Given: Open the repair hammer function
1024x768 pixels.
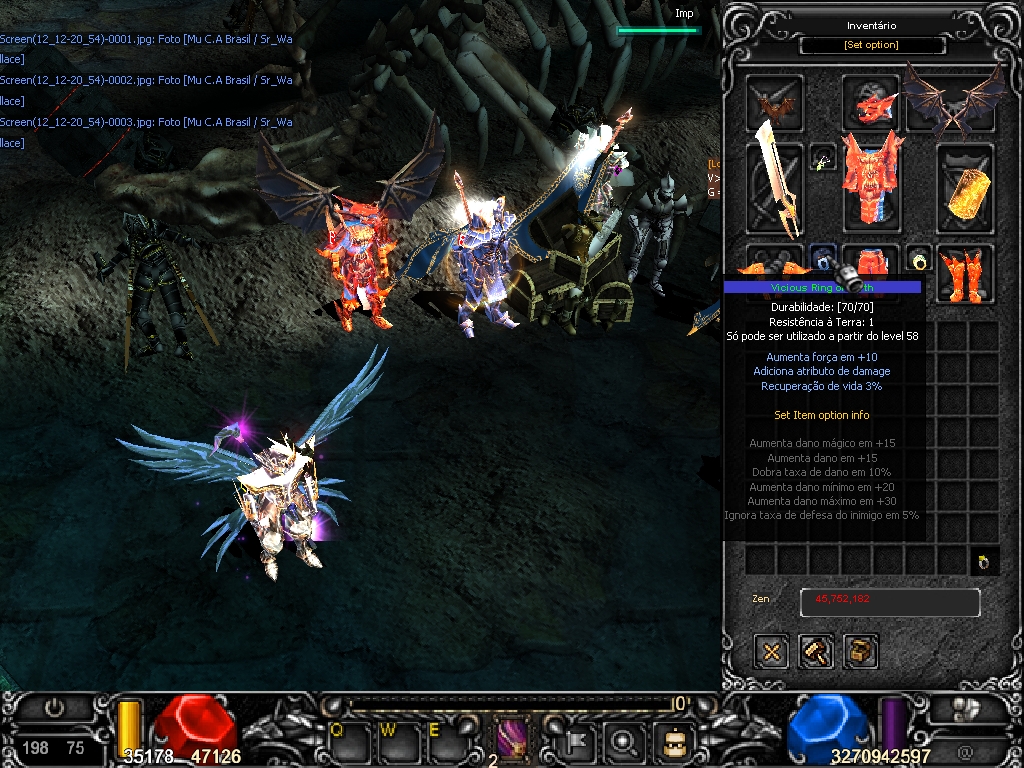Looking at the screenshot, I should click(x=816, y=652).
